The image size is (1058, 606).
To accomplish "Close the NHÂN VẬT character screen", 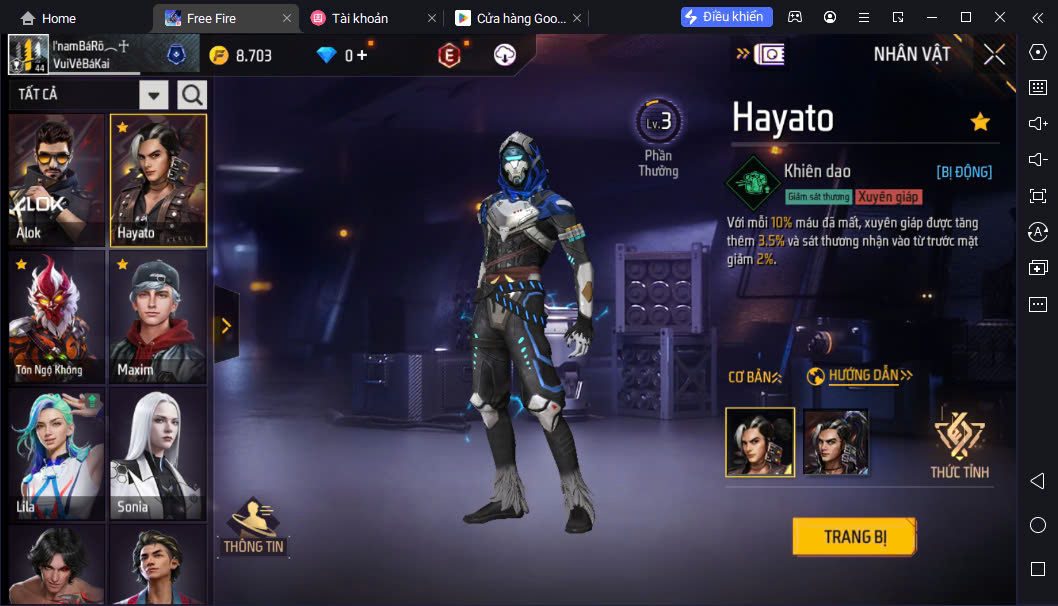I will (x=994, y=54).
